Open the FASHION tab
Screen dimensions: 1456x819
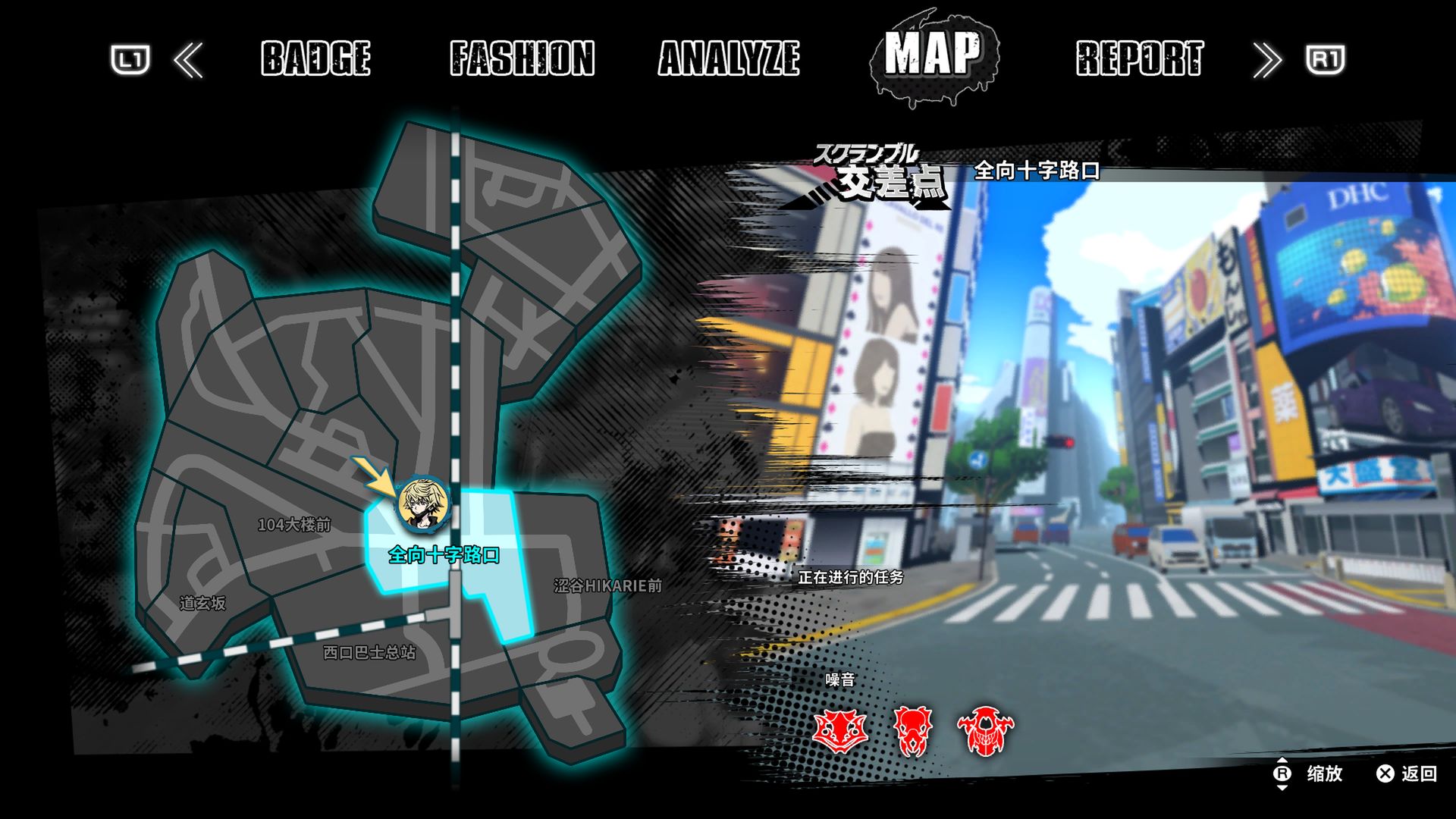pyautogui.click(x=522, y=58)
